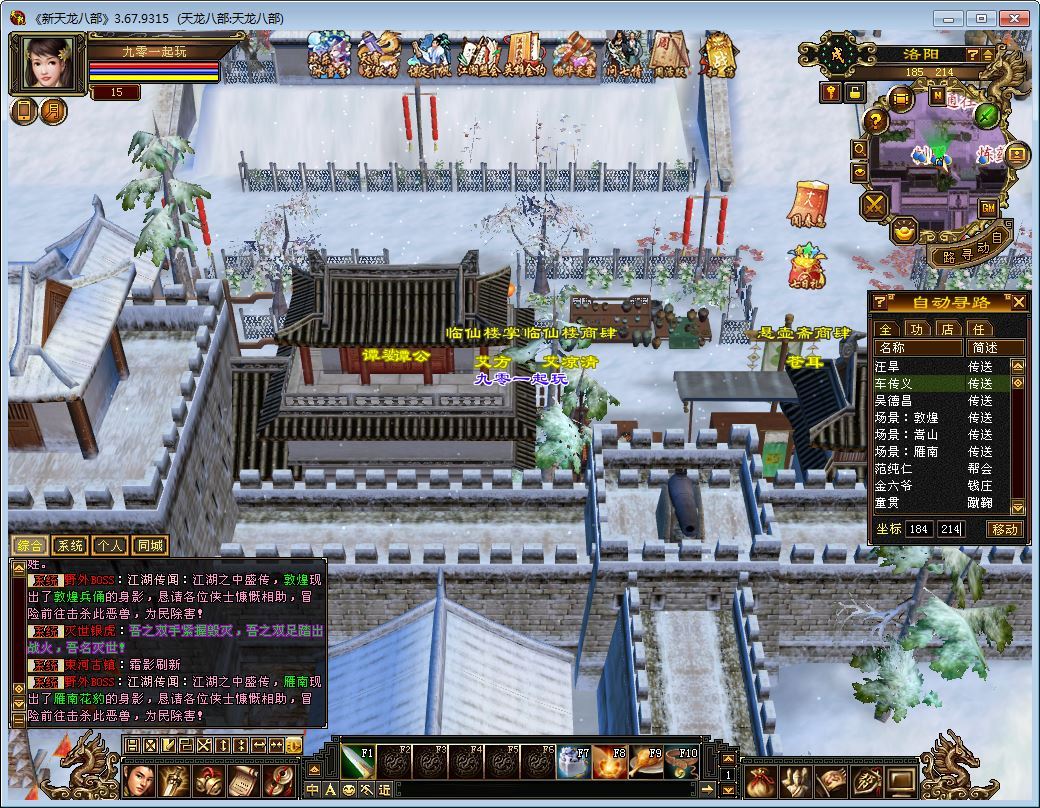Maximize the game window
1040x808 pixels.
pyautogui.click(x=984, y=18)
